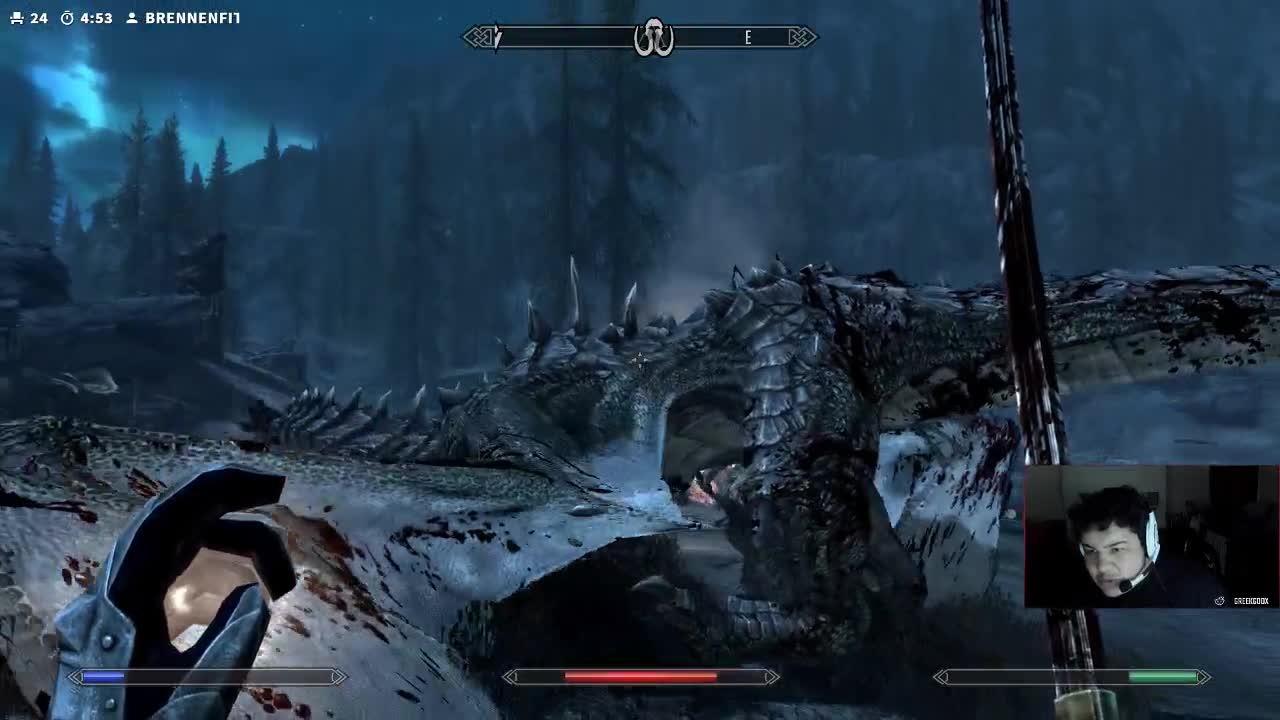Open the BRENNENFI1 streamer profile name
The image size is (1280, 720).
point(191,18)
